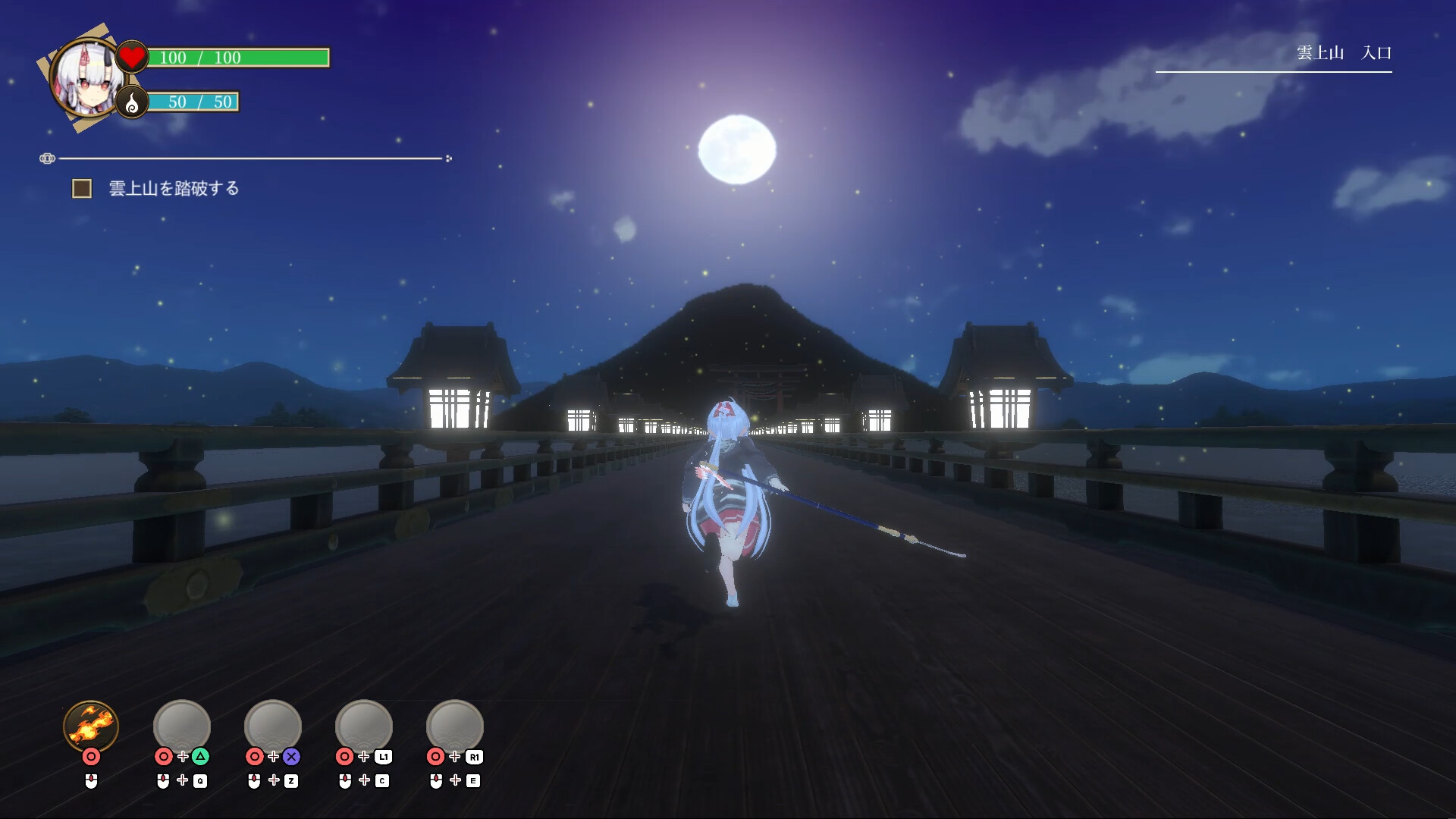Click the L1 button prompt badge
Image resolution: width=1456 pixels, height=819 pixels.
[x=383, y=756]
